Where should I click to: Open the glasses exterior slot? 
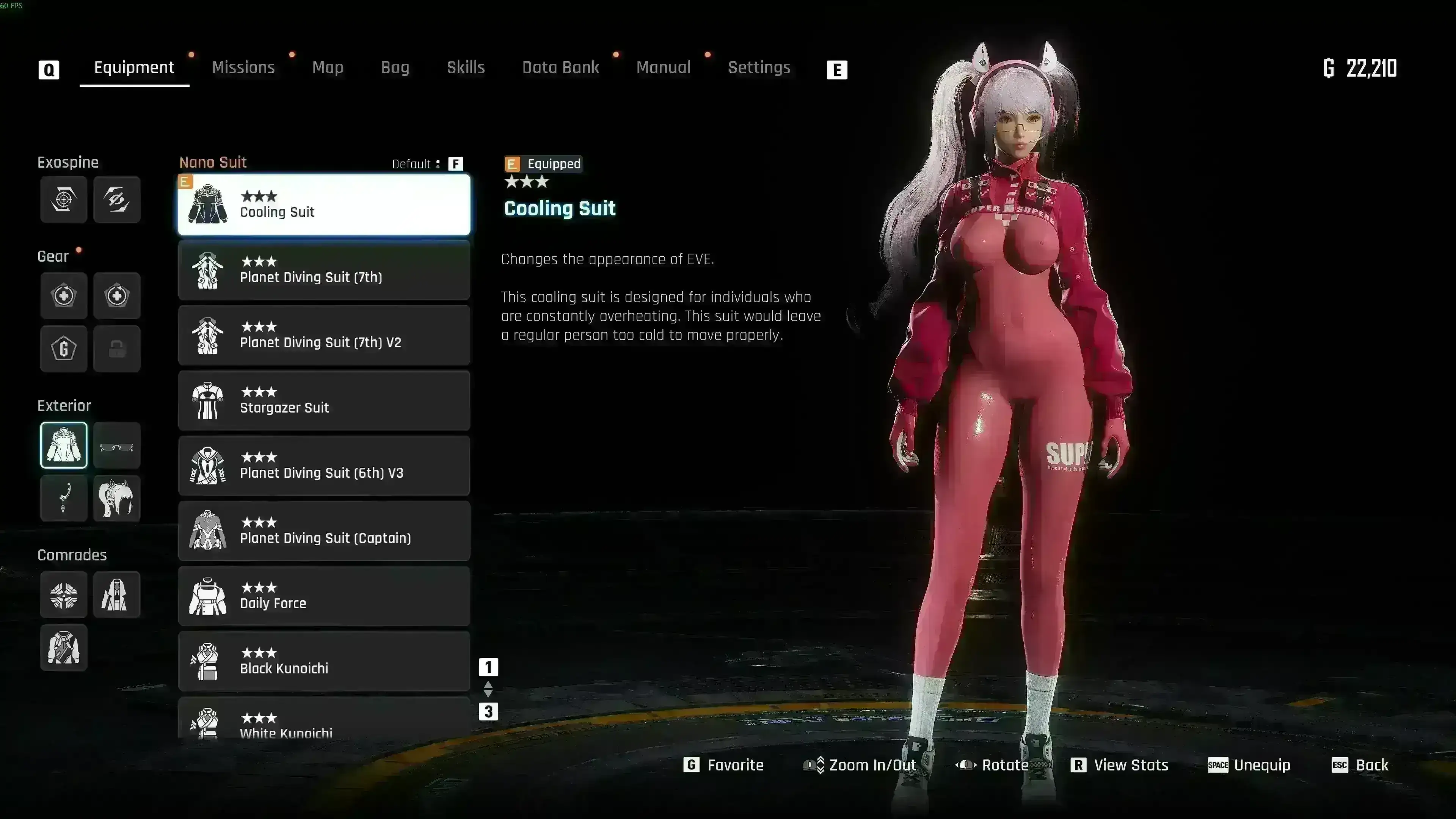pyautogui.click(x=117, y=446)
